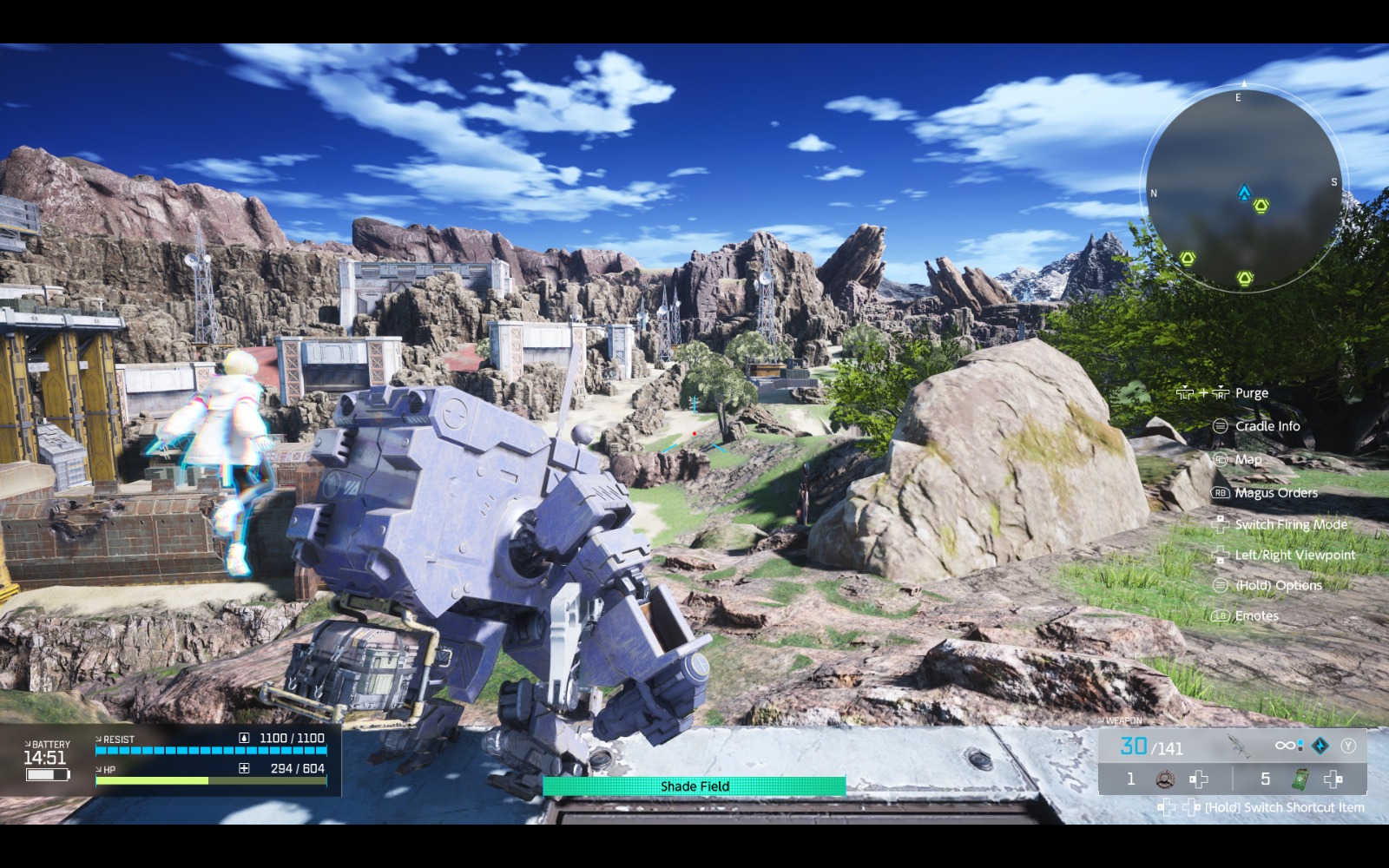This screenshot has height=868, width=1389.
Task: Click the circular minimap
Action: (1244, 188)
